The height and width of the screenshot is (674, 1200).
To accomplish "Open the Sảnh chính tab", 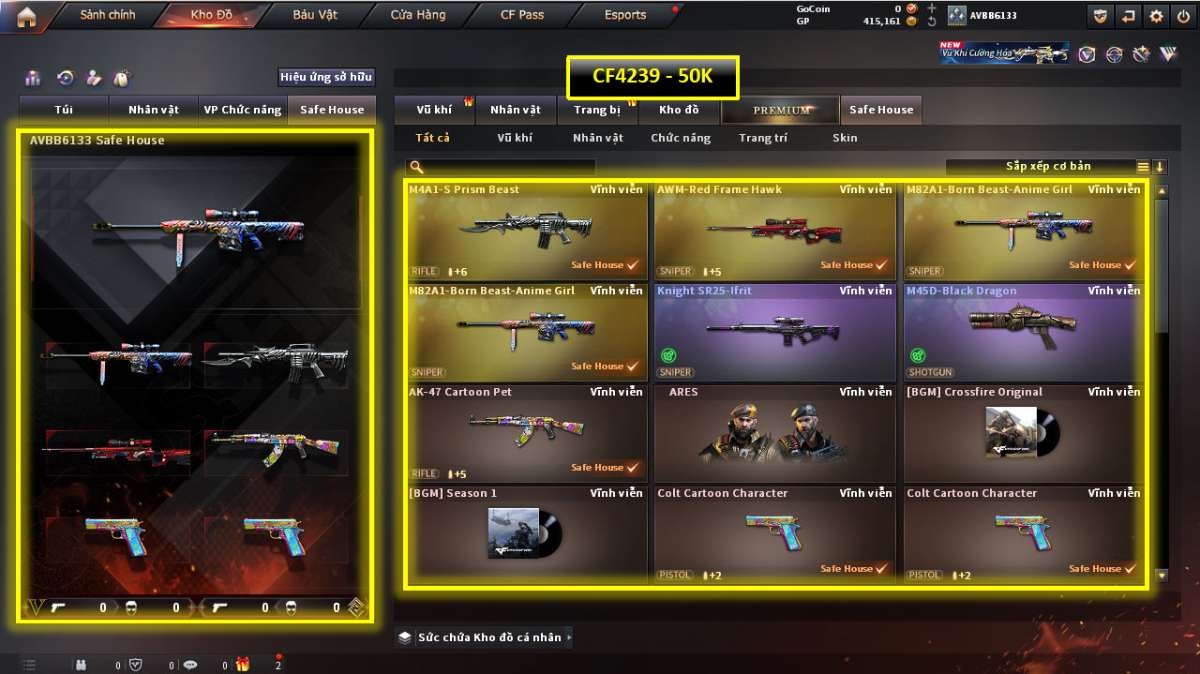I will [x=107, y=16].
